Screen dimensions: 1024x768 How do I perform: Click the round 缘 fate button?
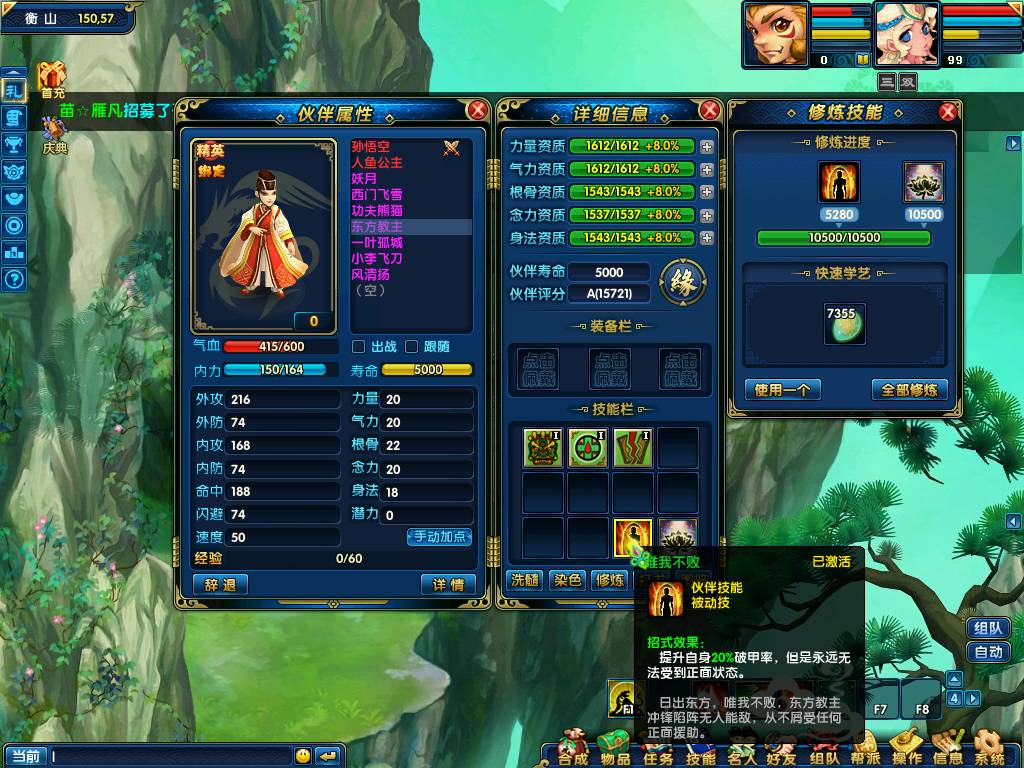(683, 282)
